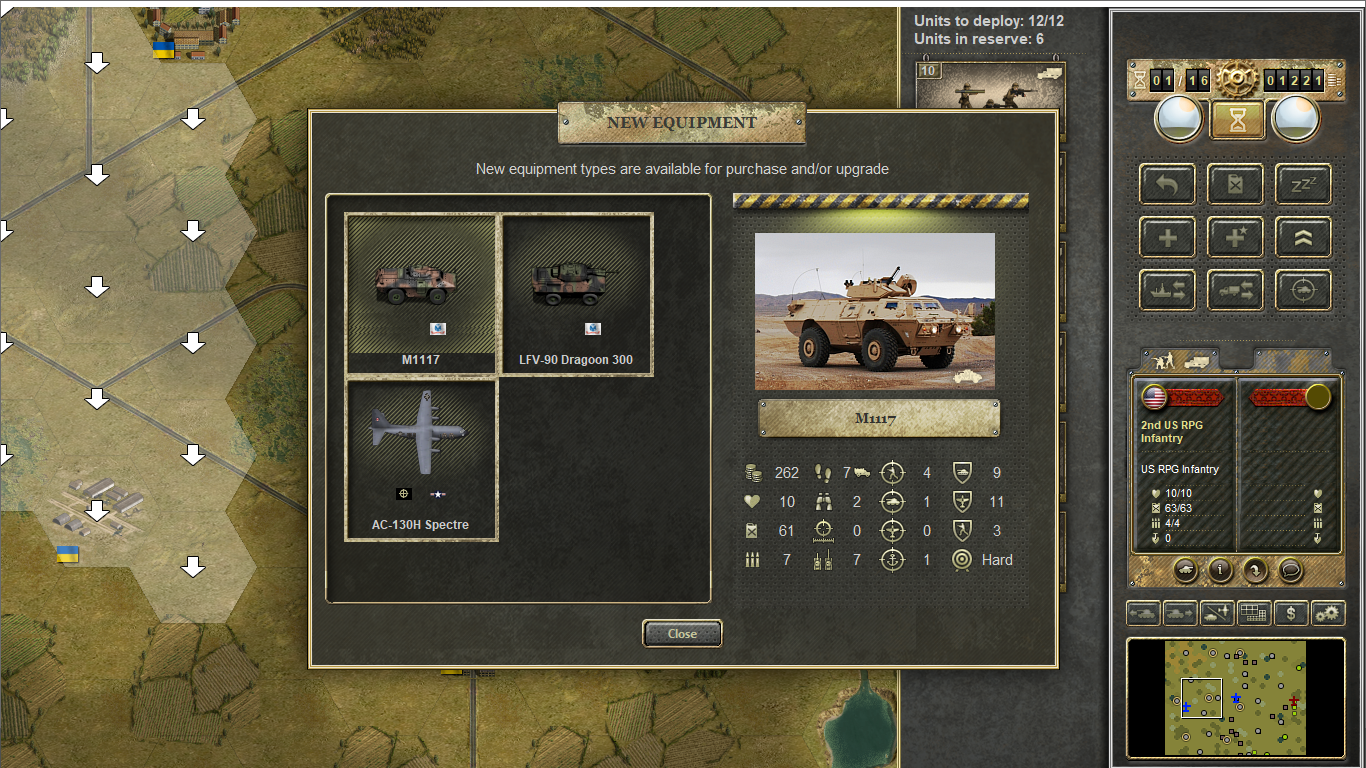Open the purchase screen dollar button
1366x768 pixels.
coord(1291,613)
